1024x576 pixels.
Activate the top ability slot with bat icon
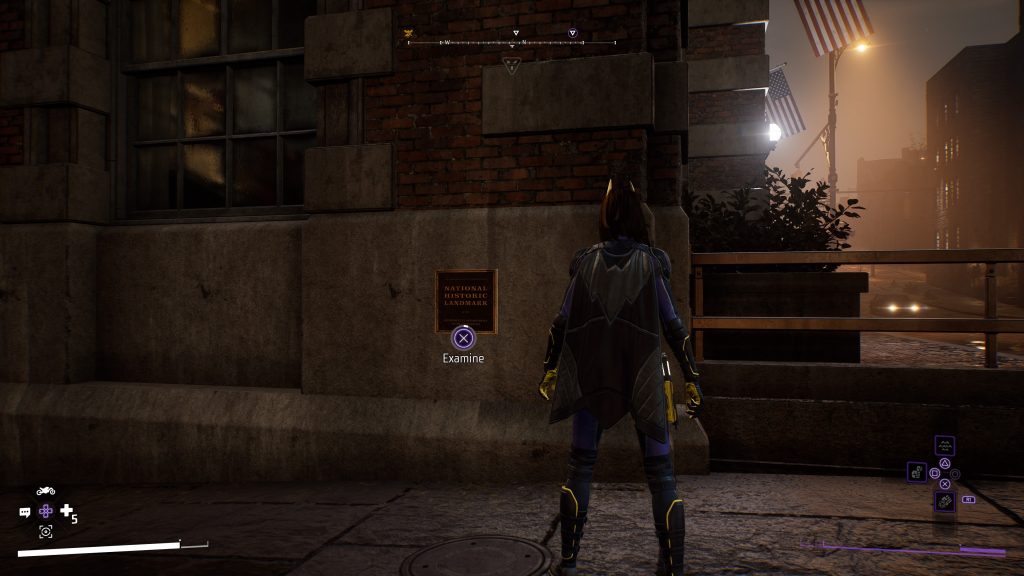tap(944, 446)
